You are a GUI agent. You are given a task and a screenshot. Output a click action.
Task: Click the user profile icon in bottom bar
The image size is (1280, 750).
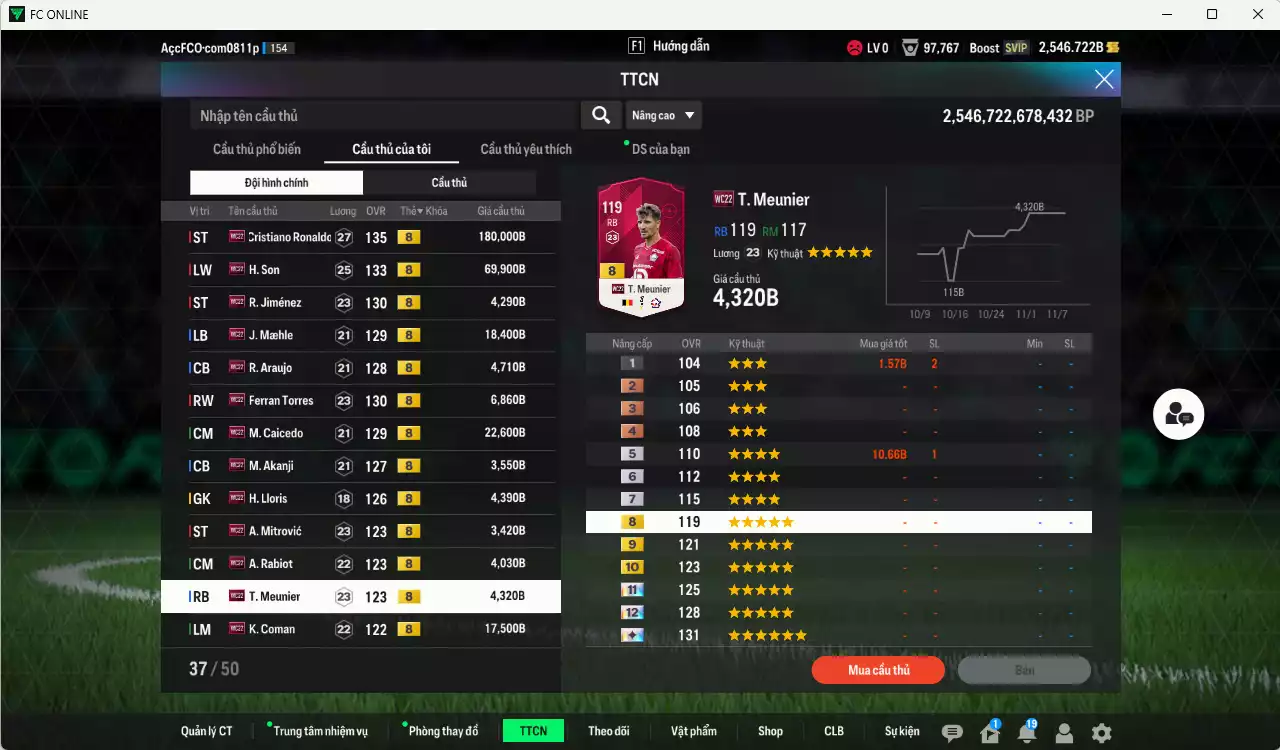(x=1064, y=733)
